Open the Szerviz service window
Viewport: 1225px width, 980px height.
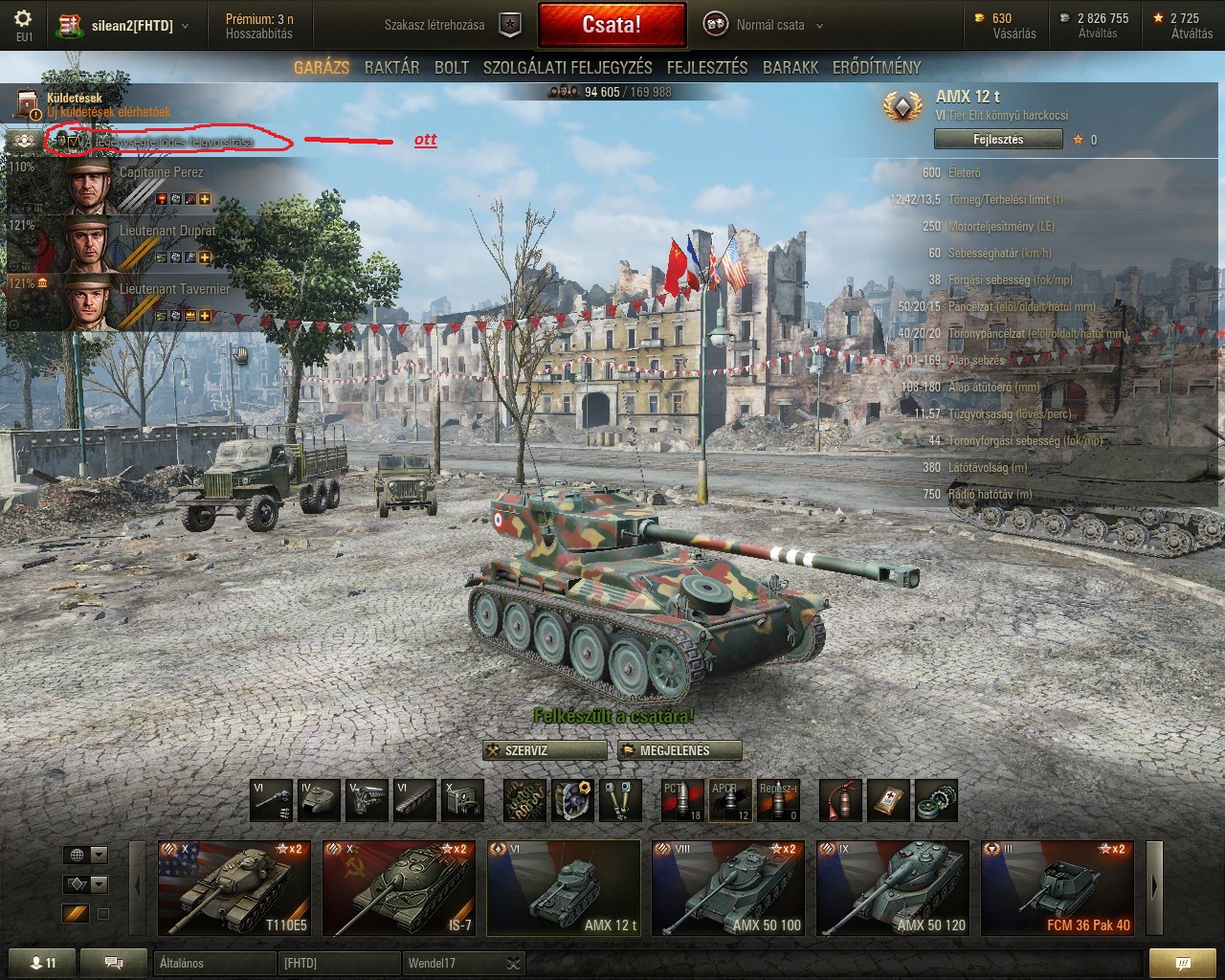[x=545, y=750]
